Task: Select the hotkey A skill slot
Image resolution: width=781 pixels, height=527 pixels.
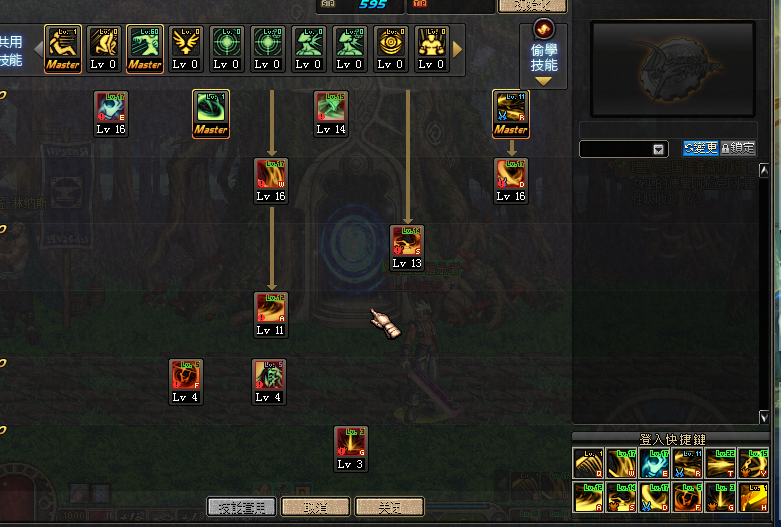Action: pos(589,497)
